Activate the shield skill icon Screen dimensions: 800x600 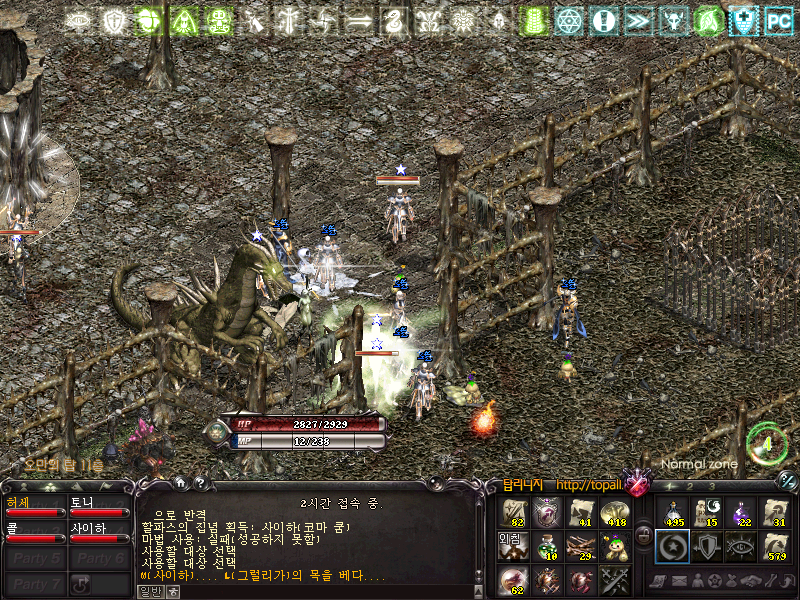[708, 546]
